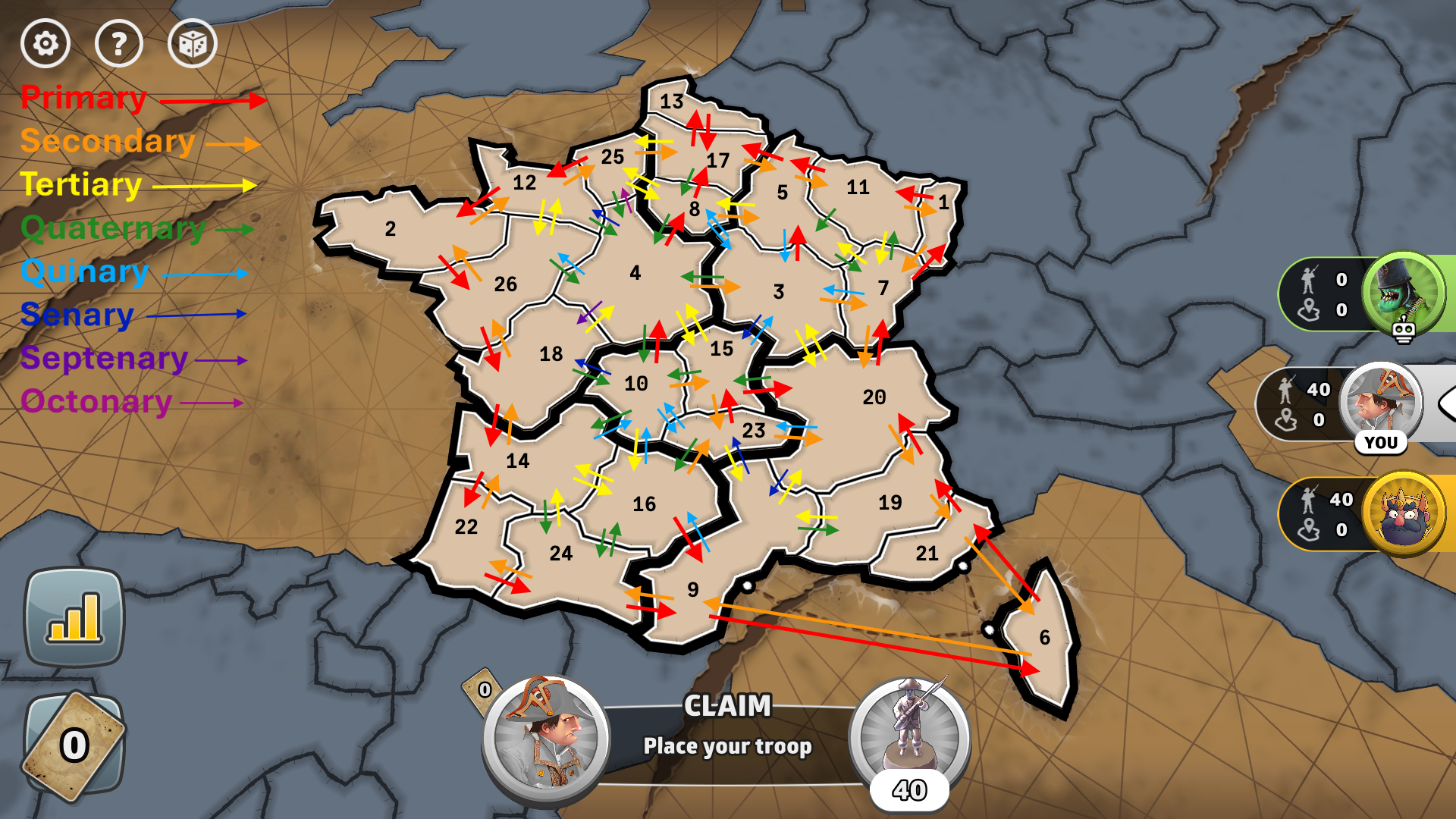Open the yellow cat player's profile
Screen dimensions: 1456x819
[1404, 514]
